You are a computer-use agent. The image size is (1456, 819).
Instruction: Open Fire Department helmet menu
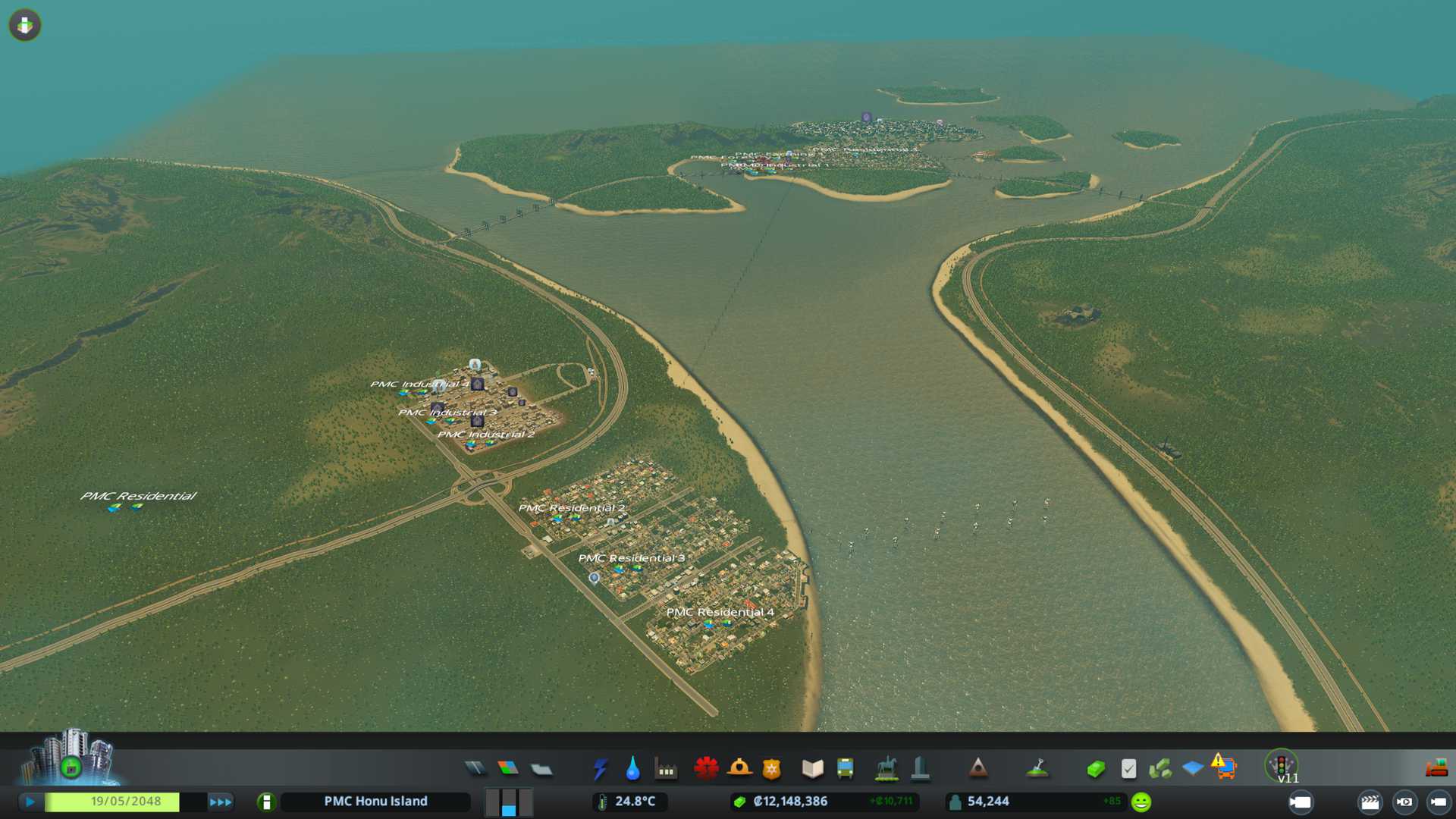739,769
